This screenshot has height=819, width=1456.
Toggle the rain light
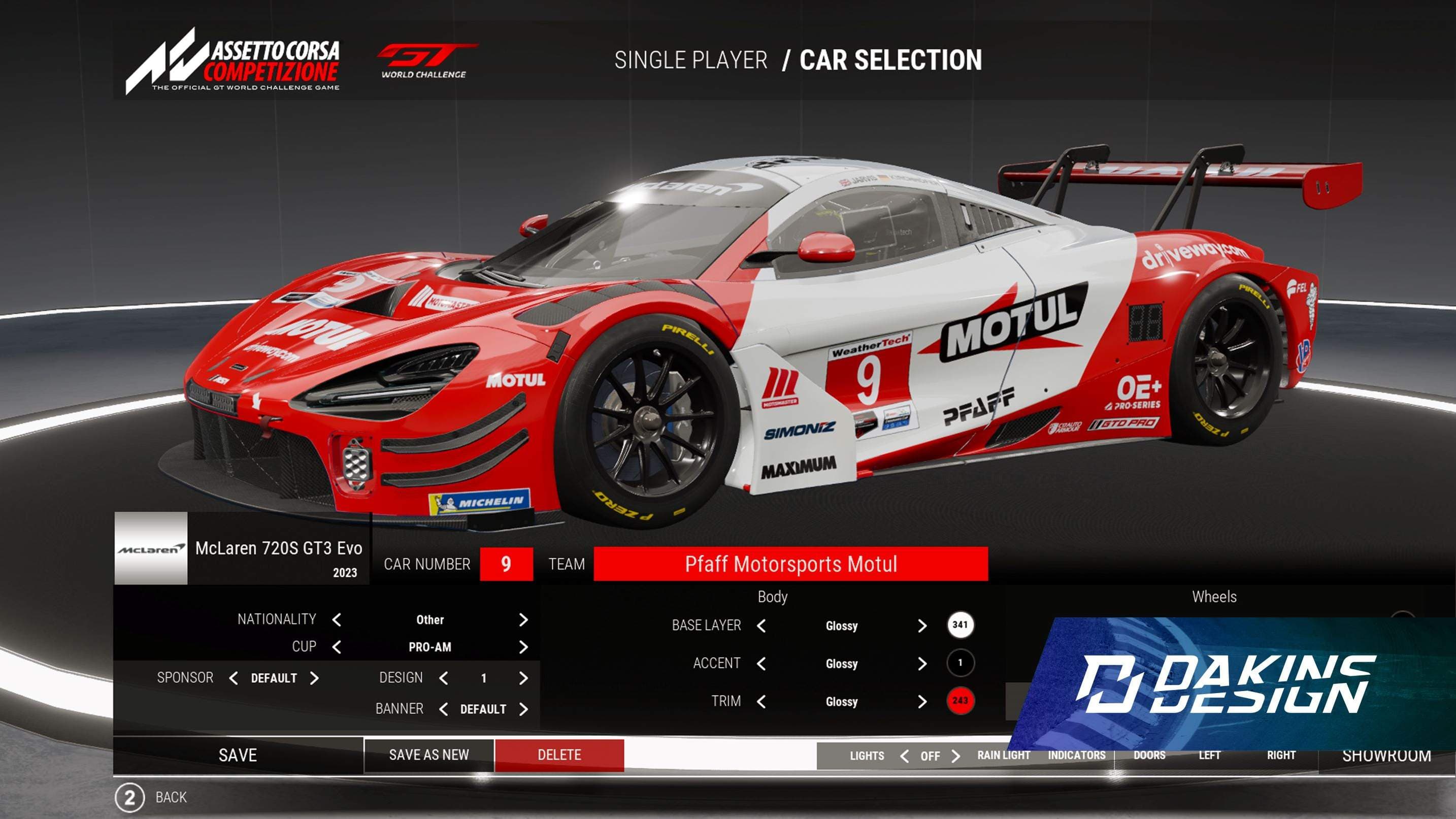[x=1003, y=756]
